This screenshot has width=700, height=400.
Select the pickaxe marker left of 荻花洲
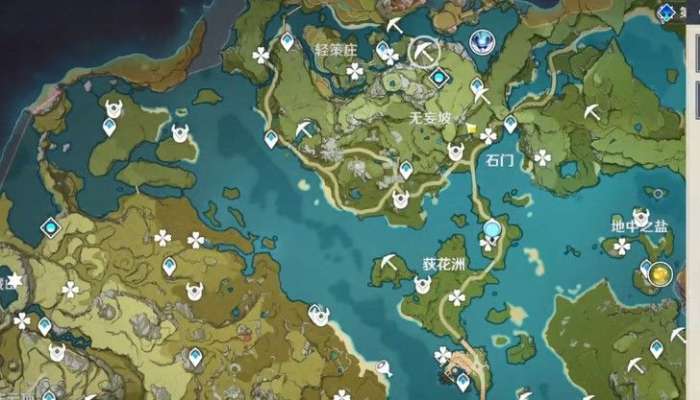tap(389, 262)
